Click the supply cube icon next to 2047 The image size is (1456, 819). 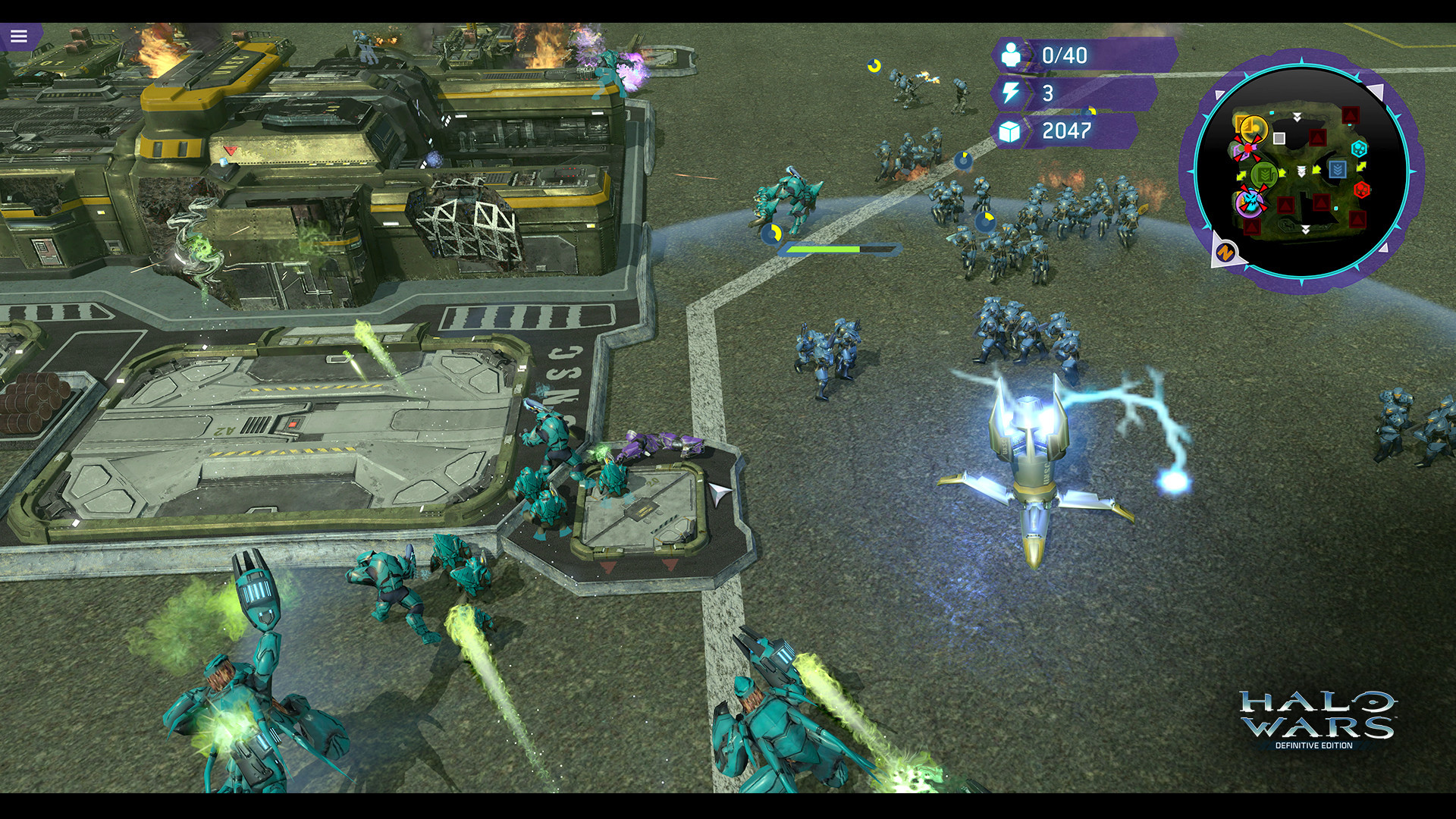point(1010,130)
